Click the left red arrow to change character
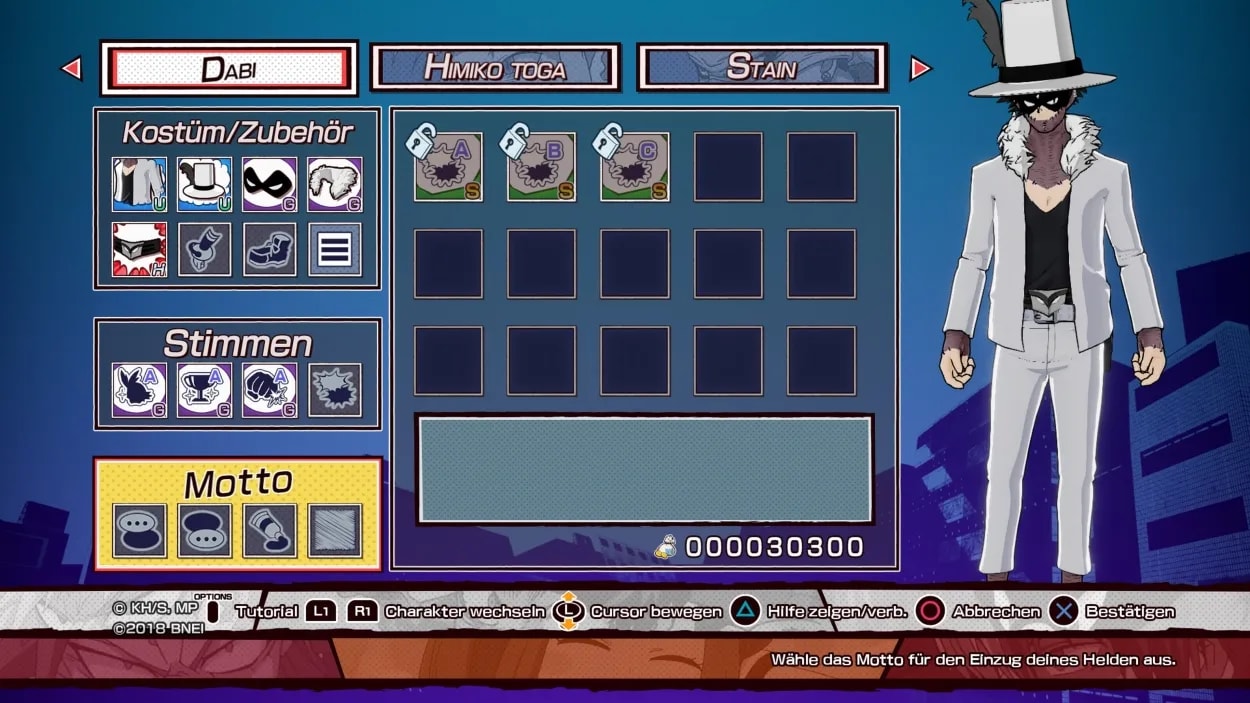The image size is (1250, 703). [71, 68]
